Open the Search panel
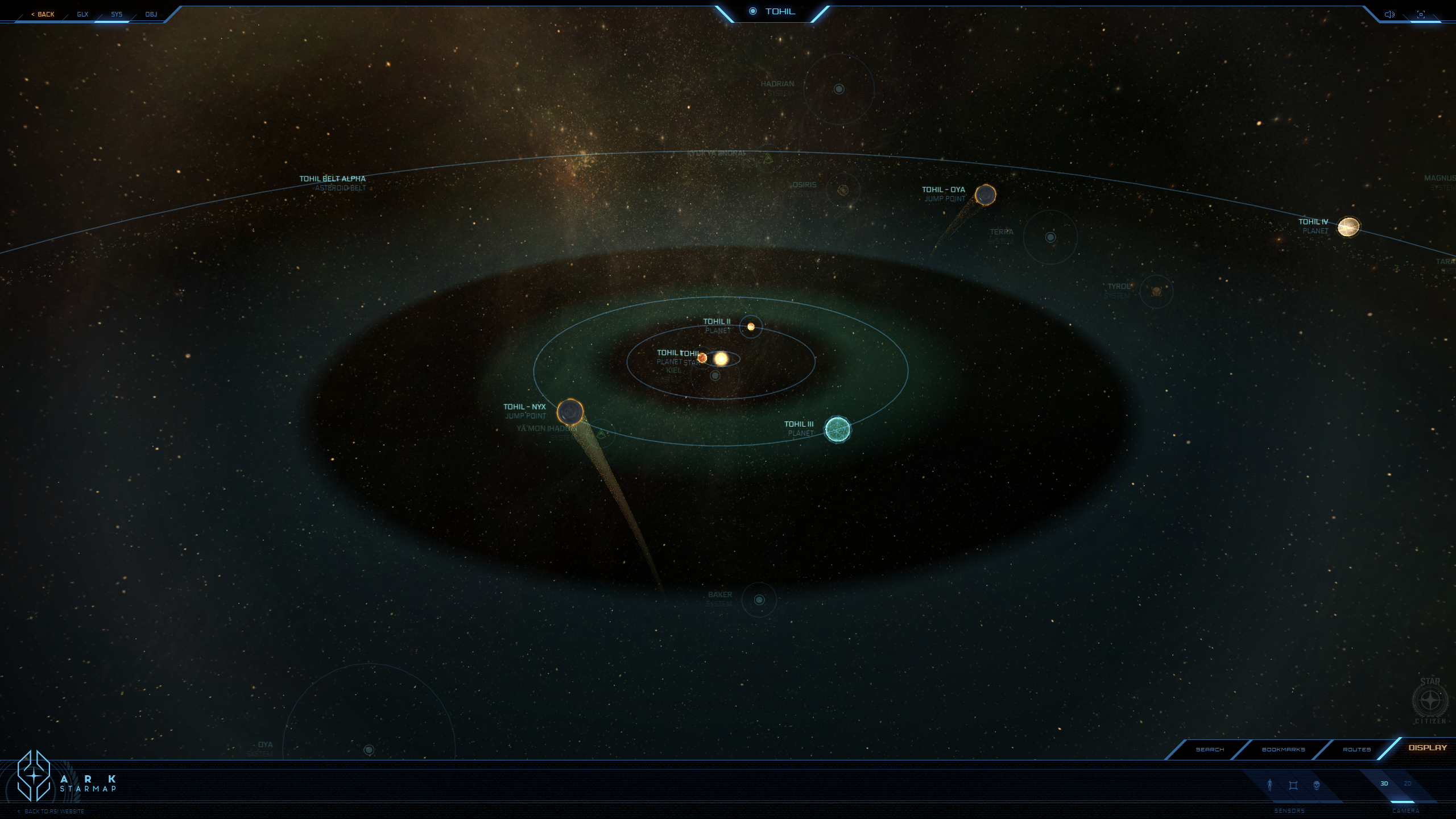The image size is (1456, 819). click(x=1210, y=750)
